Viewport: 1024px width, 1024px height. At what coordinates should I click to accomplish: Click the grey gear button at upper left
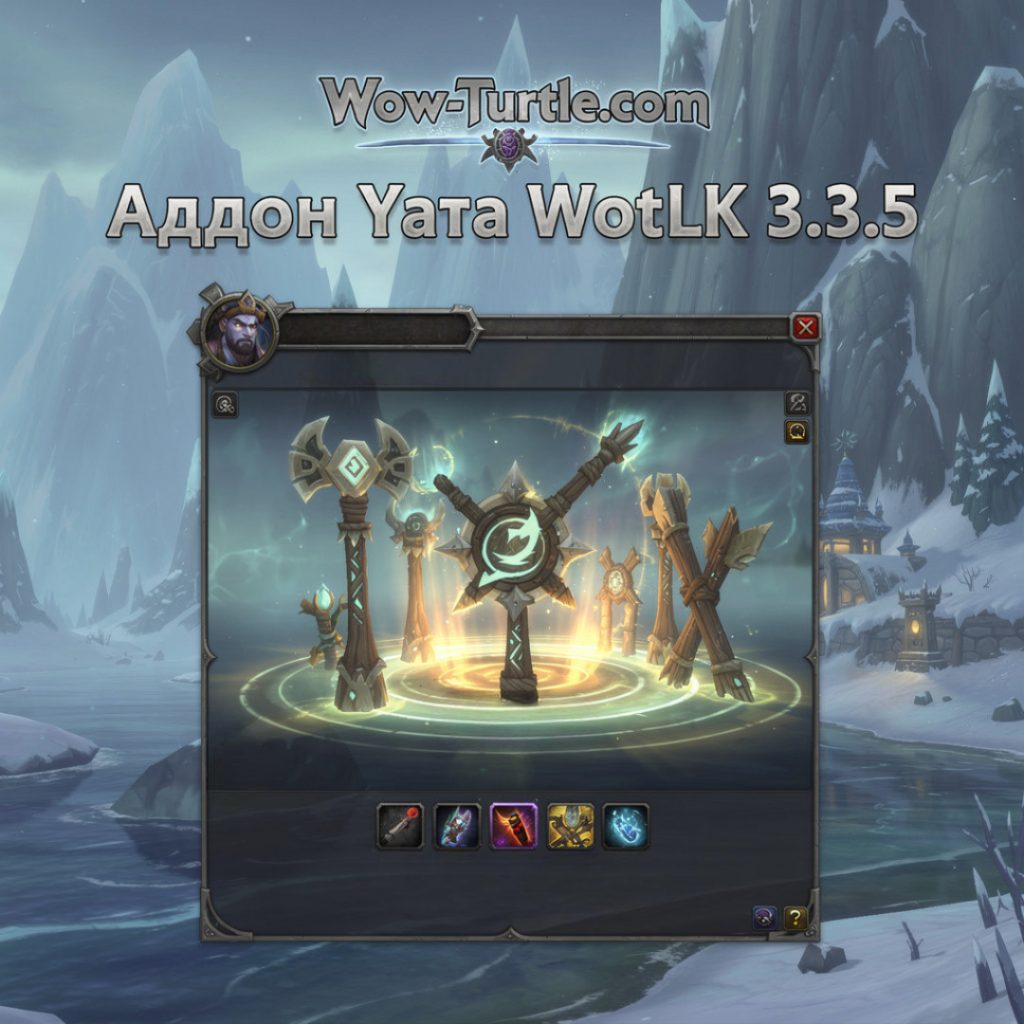click(x=226, y=405)
